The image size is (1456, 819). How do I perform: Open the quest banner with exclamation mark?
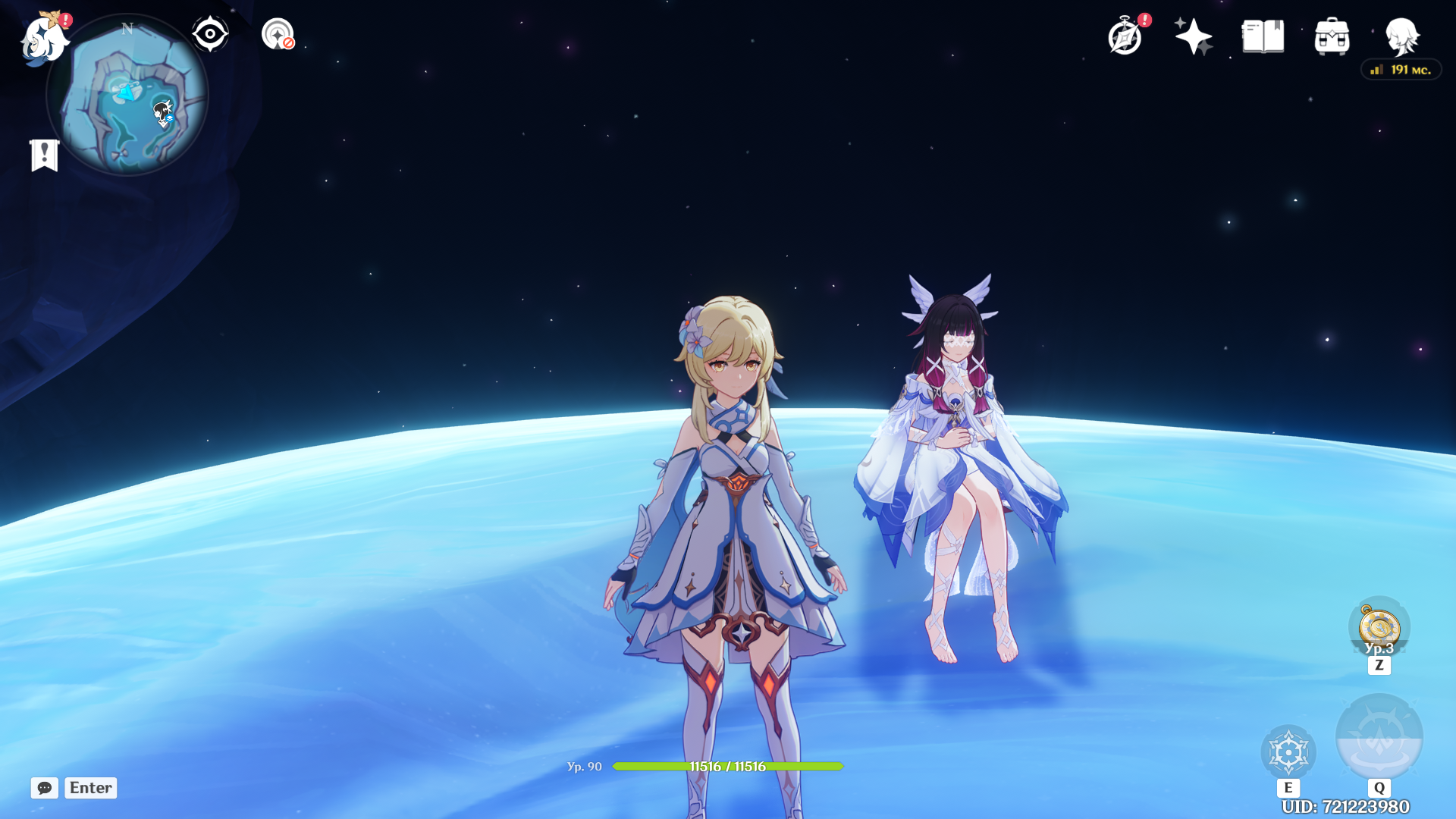[45, 155]
